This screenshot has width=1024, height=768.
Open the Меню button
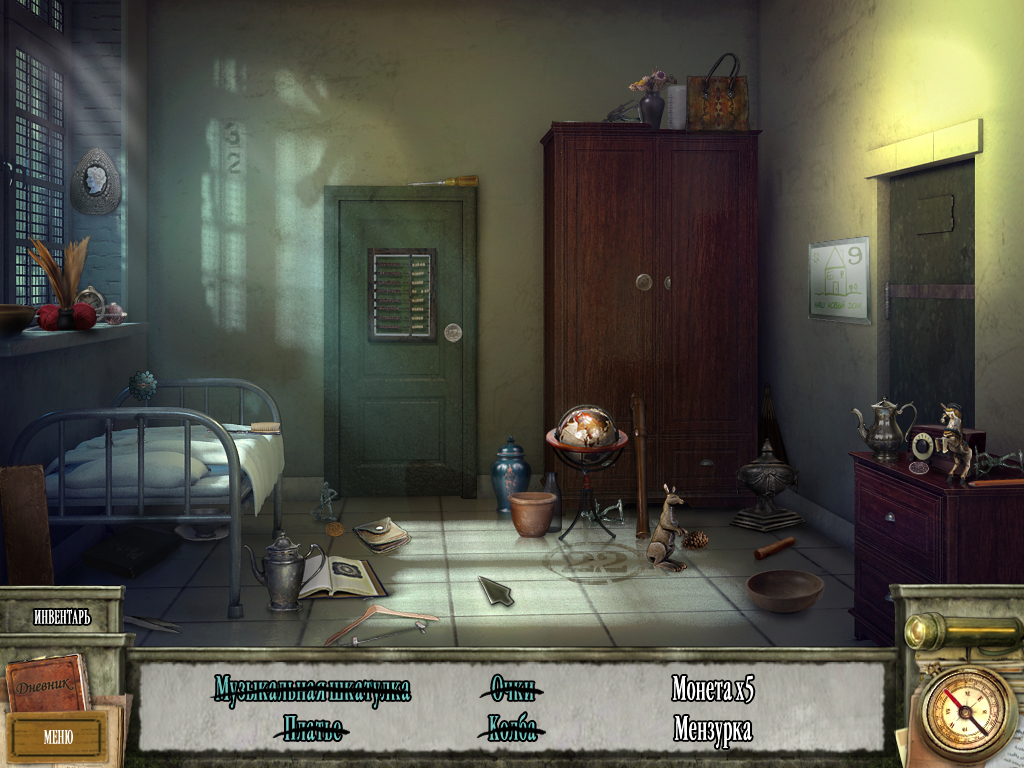point(57,738)
